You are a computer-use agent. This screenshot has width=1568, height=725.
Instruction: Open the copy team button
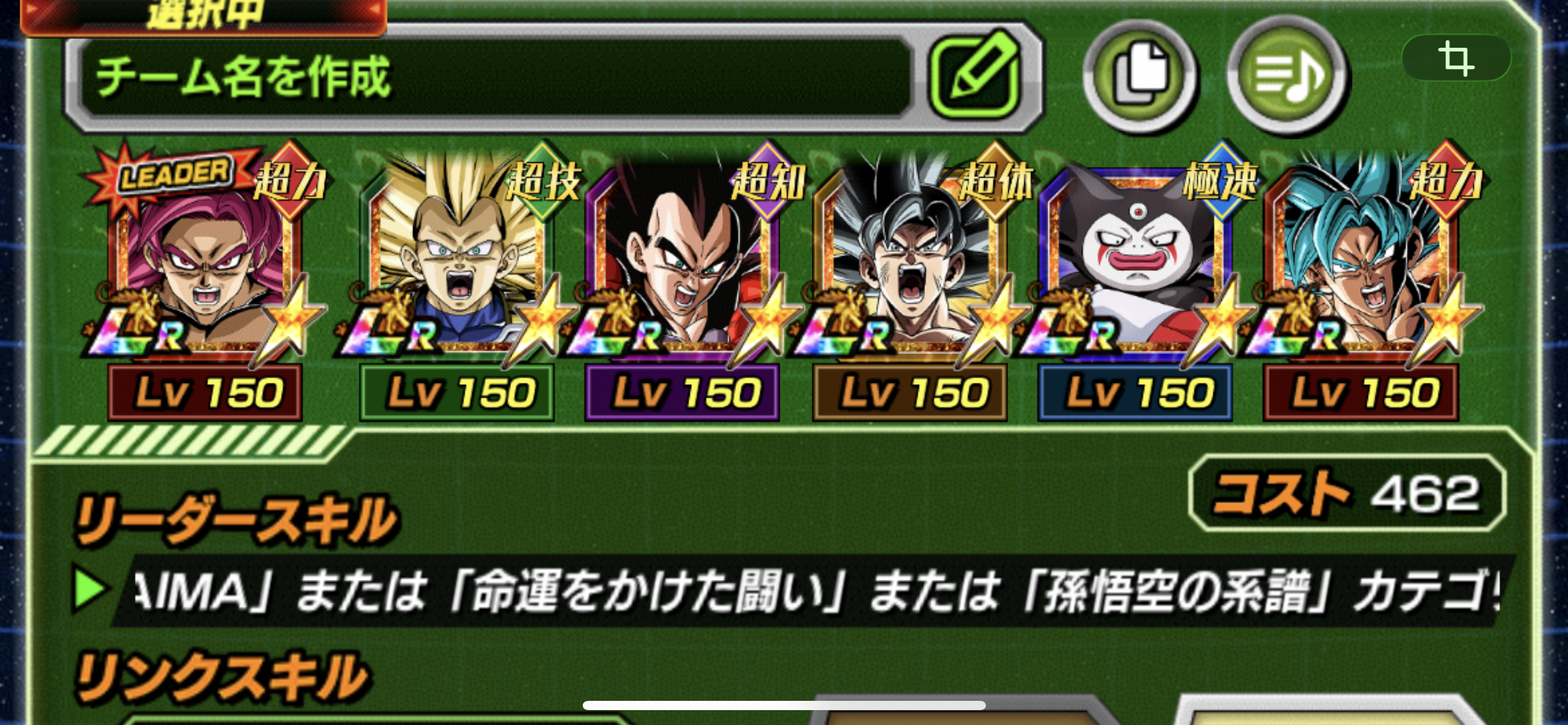1140,76
